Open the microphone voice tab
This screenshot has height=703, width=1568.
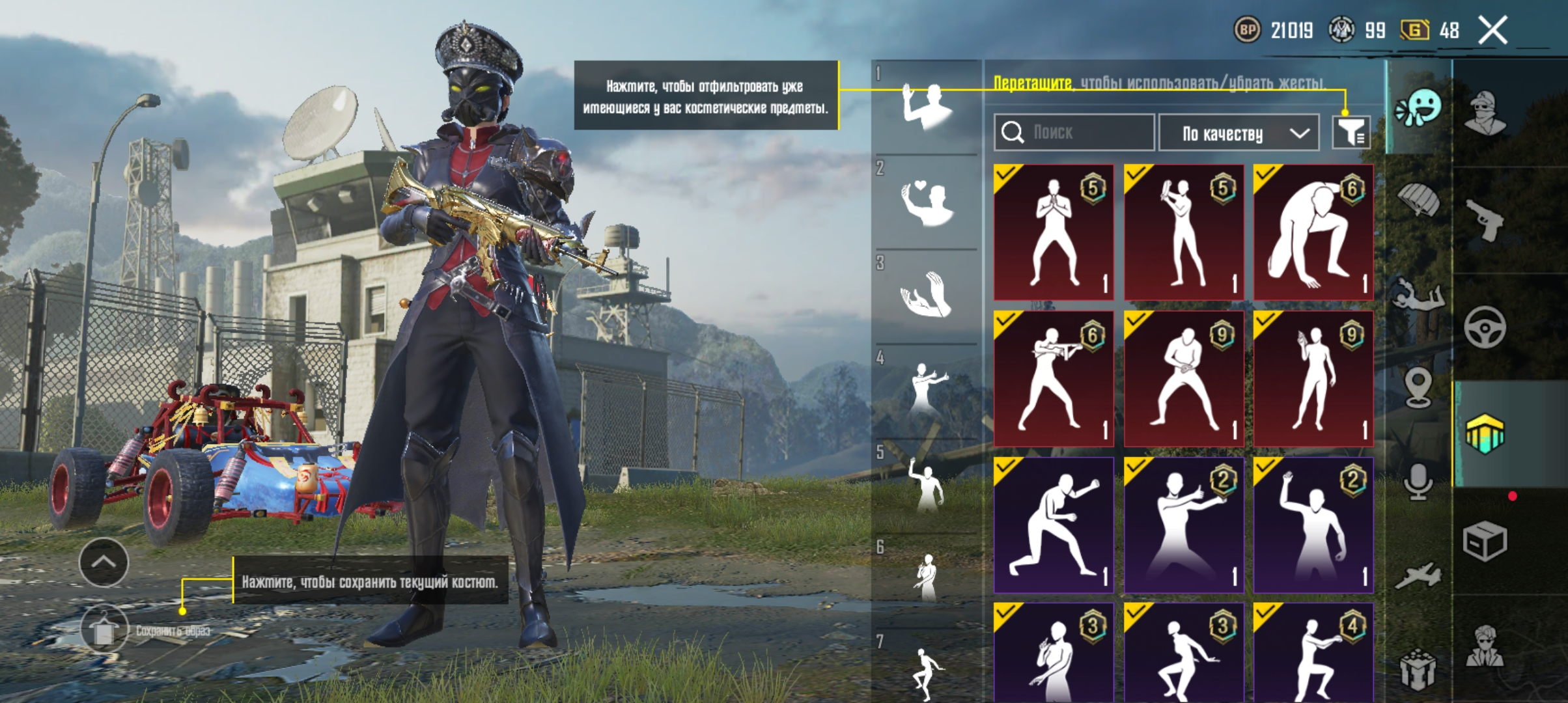point(1418,482)
